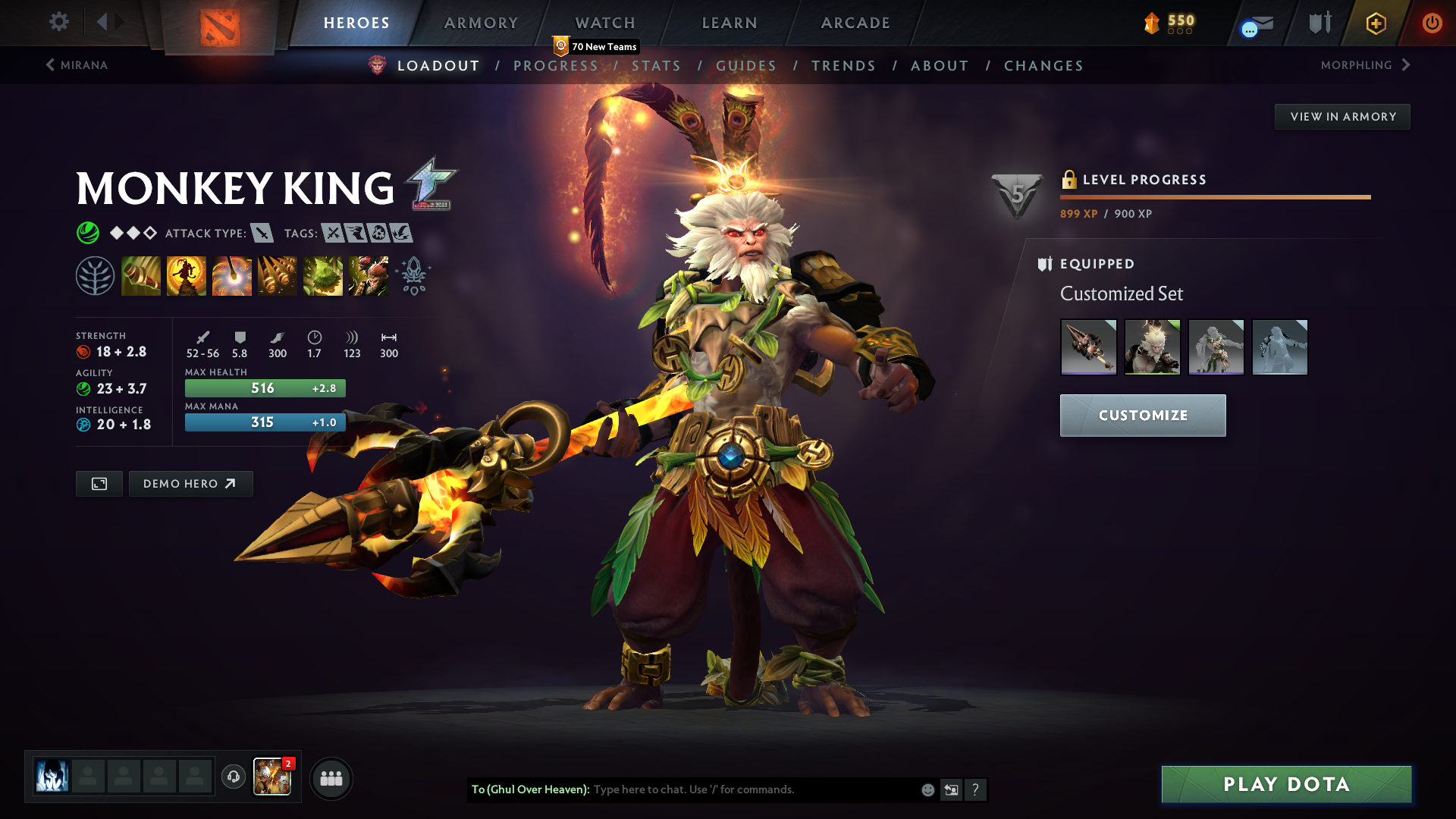Switch to the STATS tab
1456x819 pixels.
coord(657,66)
